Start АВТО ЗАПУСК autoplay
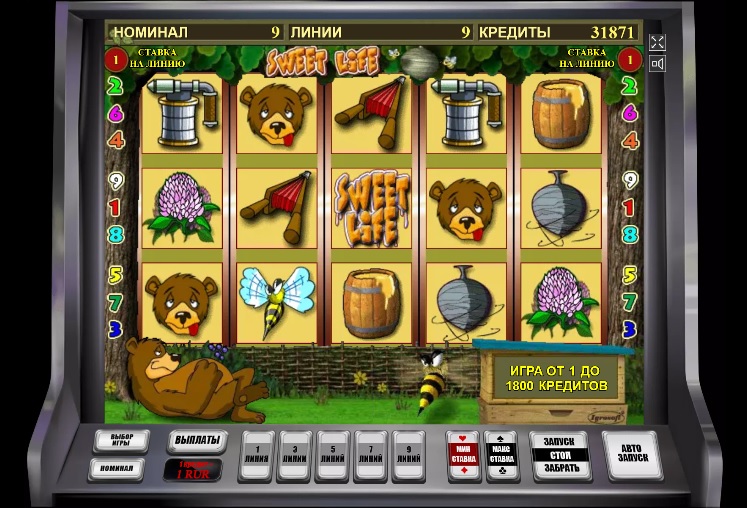Image resolution: width=747 pixels, height=508 pixels. coord(632,455)
